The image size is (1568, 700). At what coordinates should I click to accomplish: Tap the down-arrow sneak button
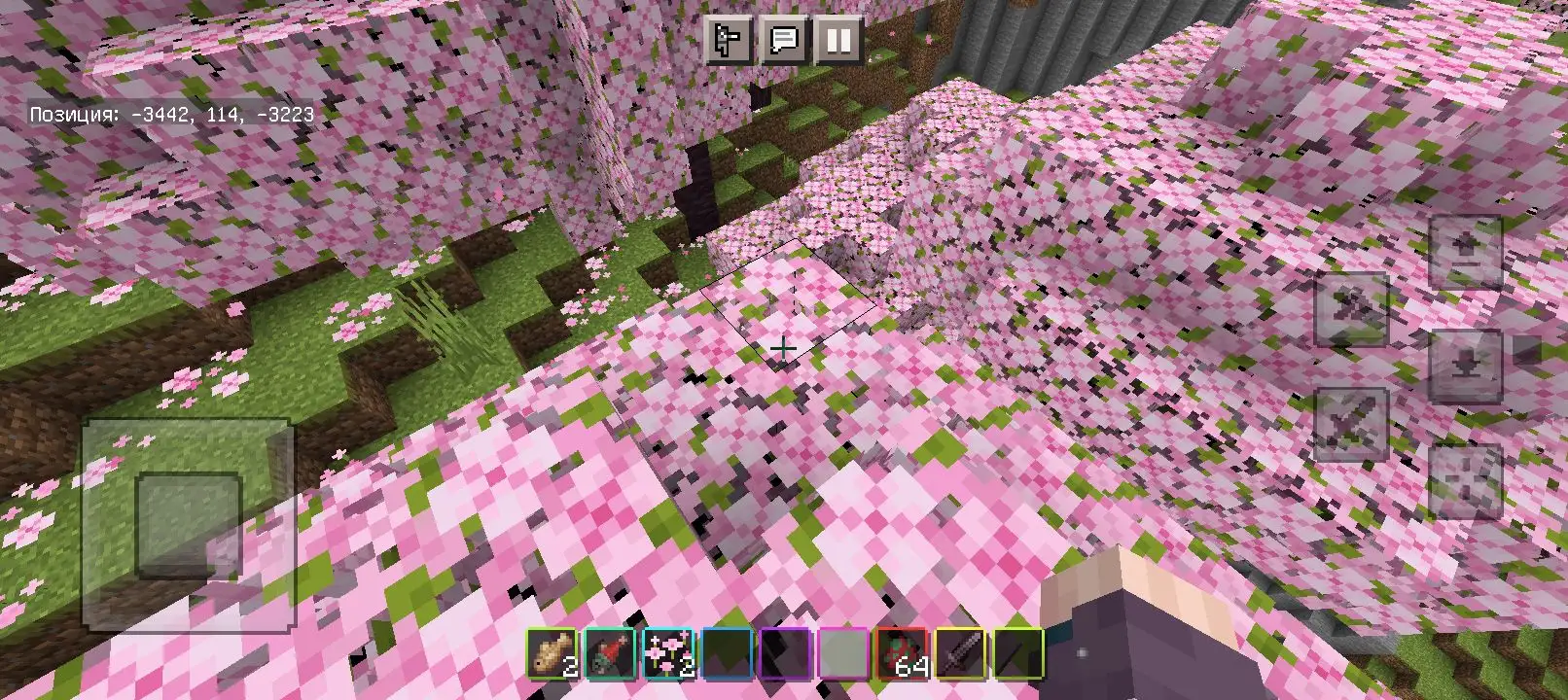tap(1466, 366)
